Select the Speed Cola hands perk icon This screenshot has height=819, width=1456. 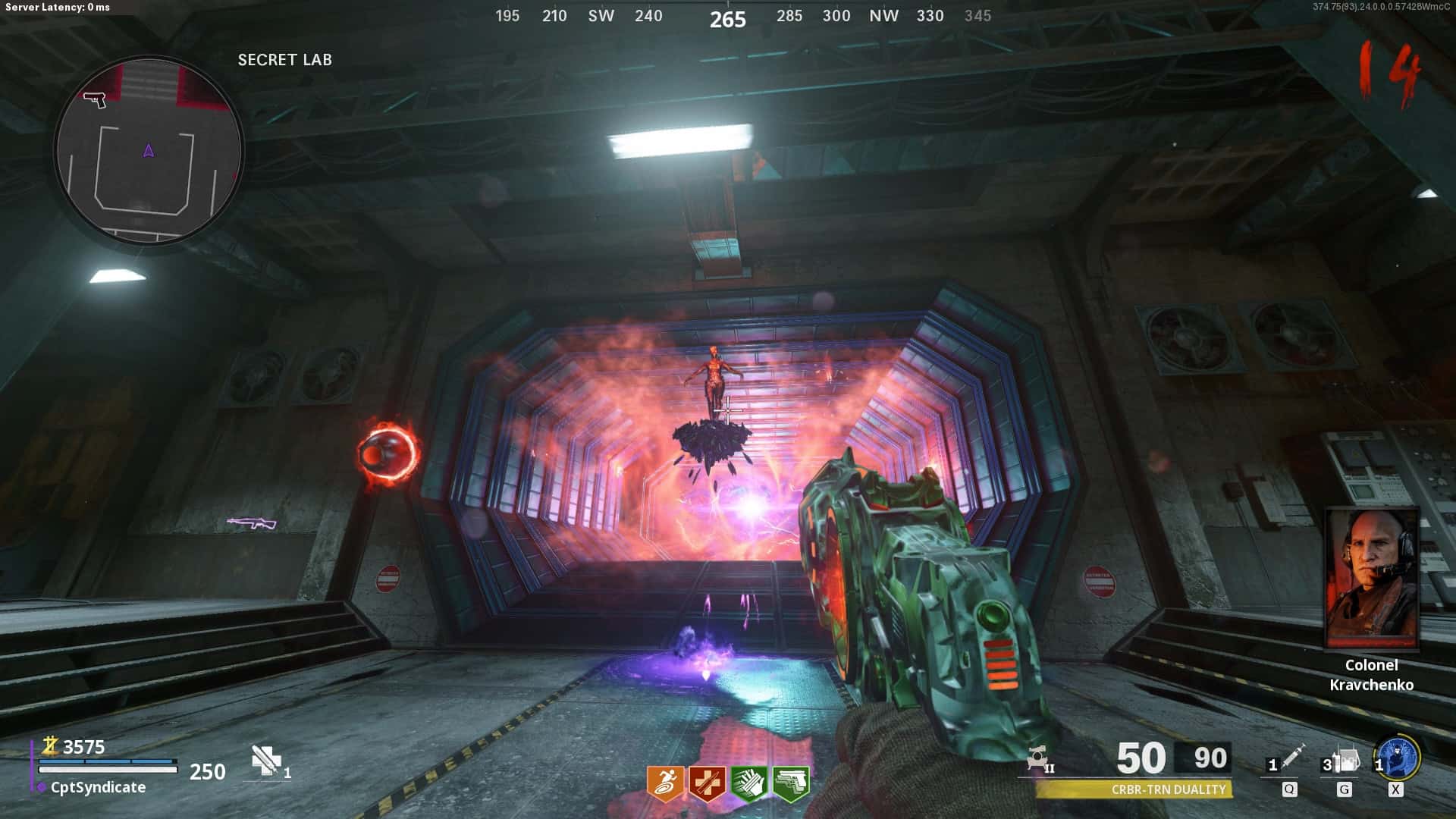tap(748, 783)
